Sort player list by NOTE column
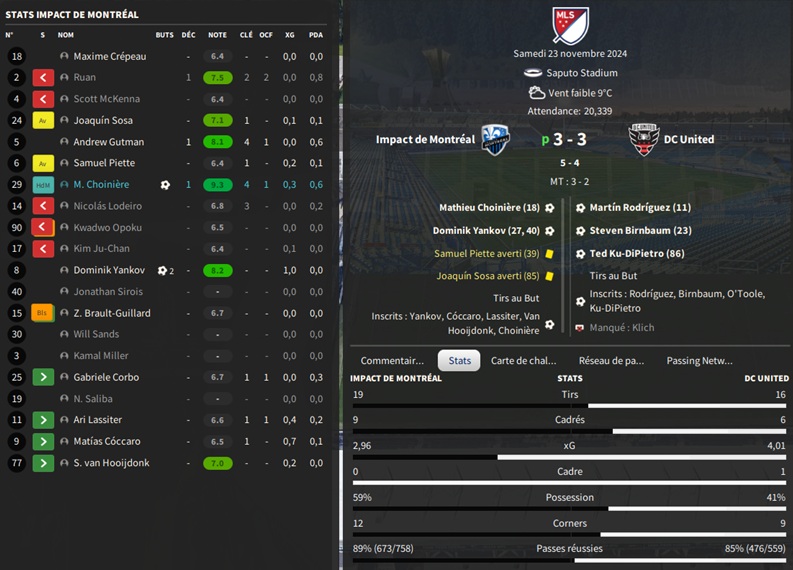This screenshot has width=793, height=570. (217, 35)
